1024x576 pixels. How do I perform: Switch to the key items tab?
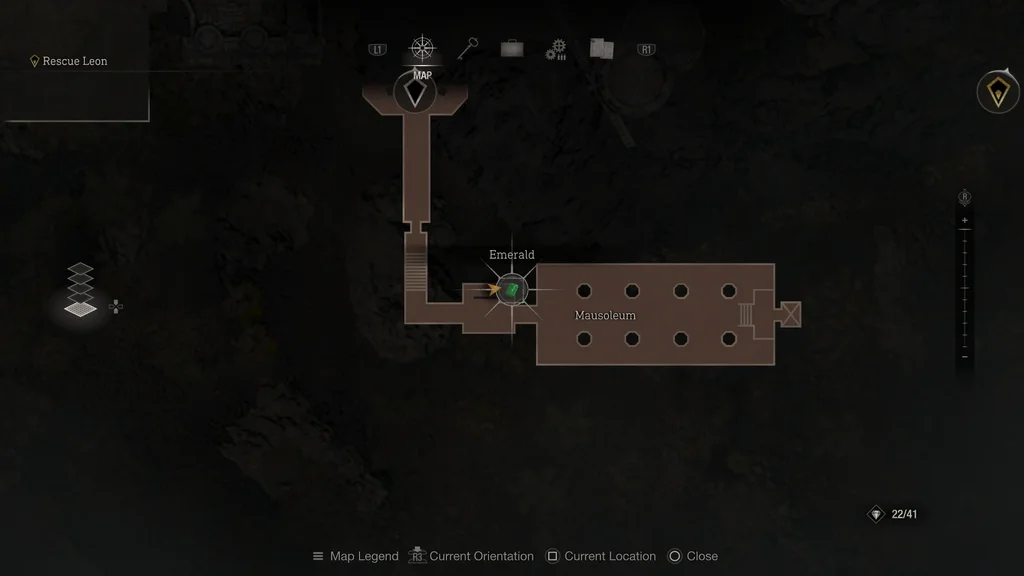pos(468,48)
